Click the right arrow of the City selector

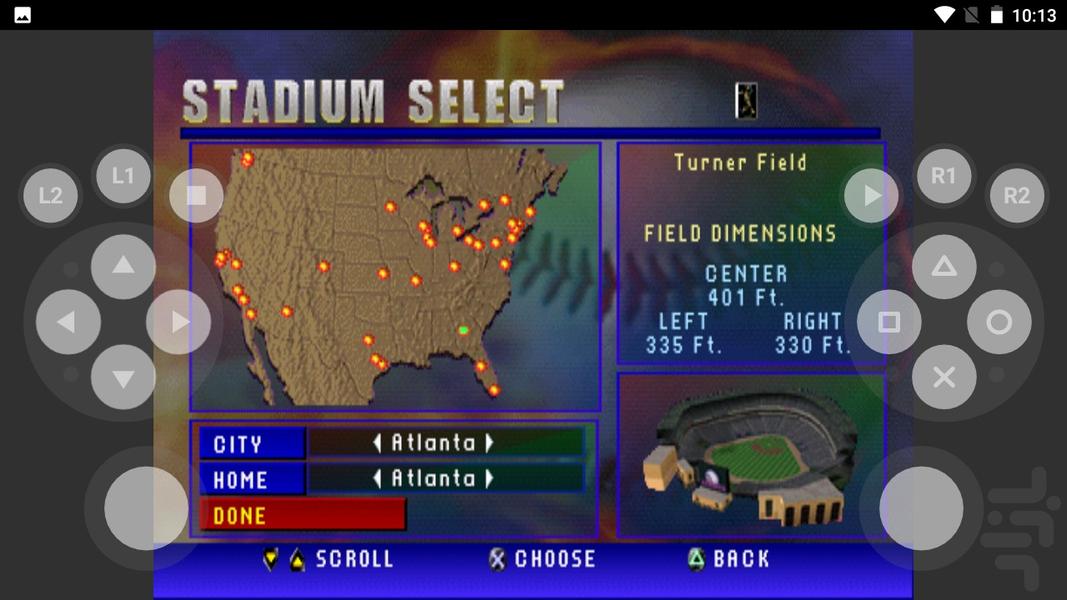[x=489, y=442]
